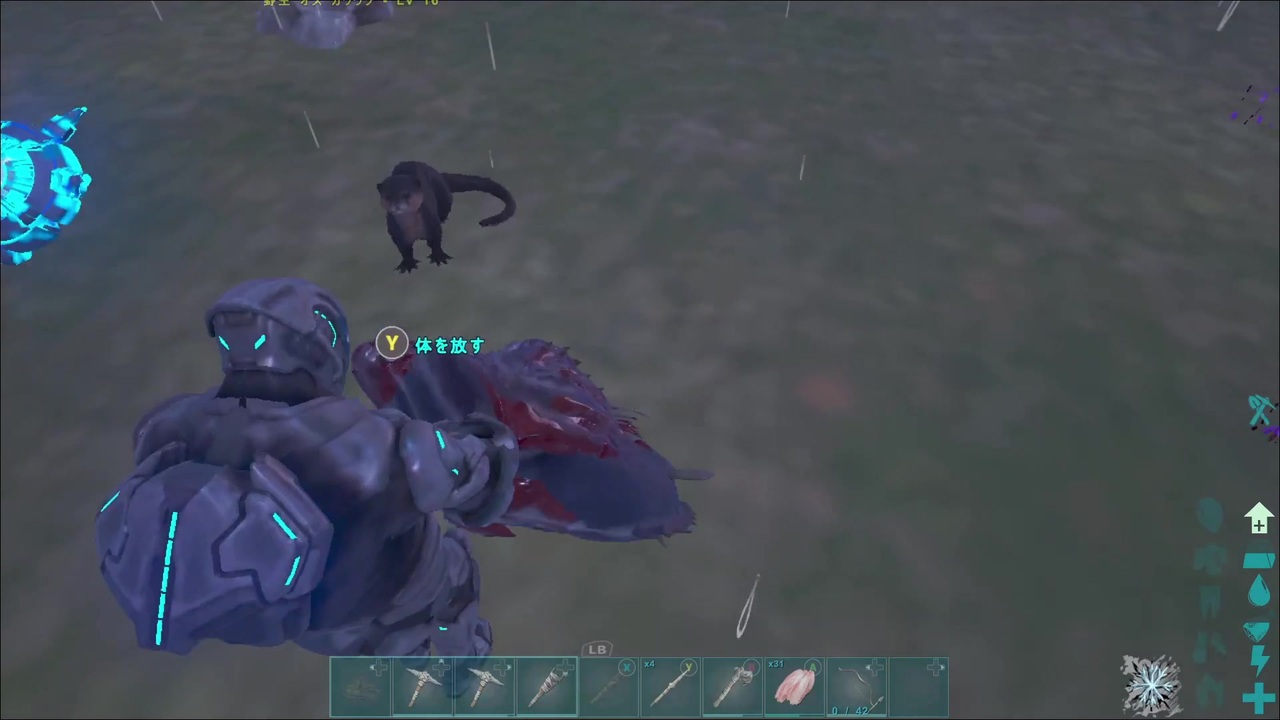This screenshot has height=720, width=1280.
Task: Click the water droplet stat icon
Action: 1258,590
